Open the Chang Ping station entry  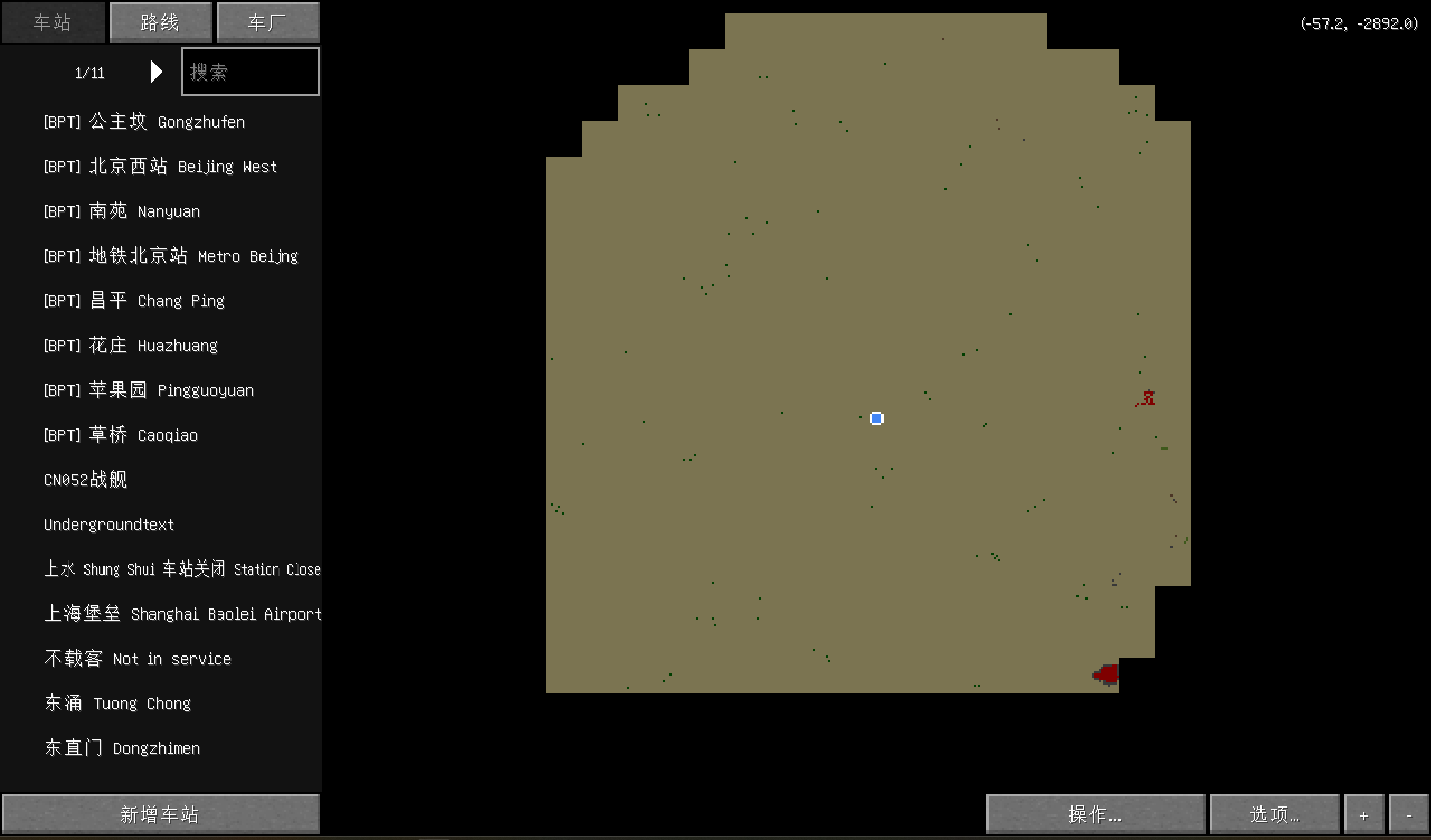pyautogui.click(x=134, y=301)
